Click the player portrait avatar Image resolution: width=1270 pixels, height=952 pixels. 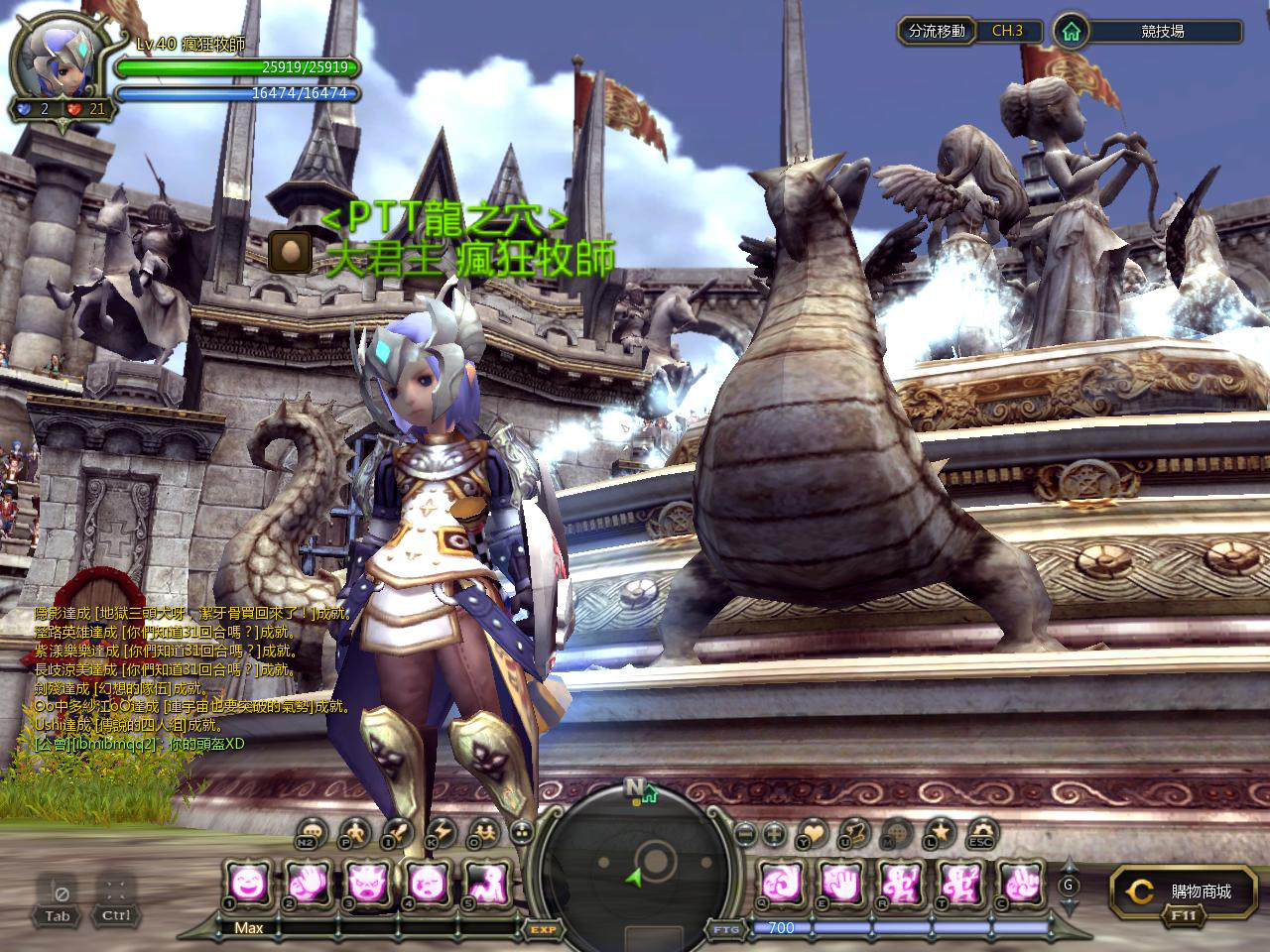pos(62,68)
